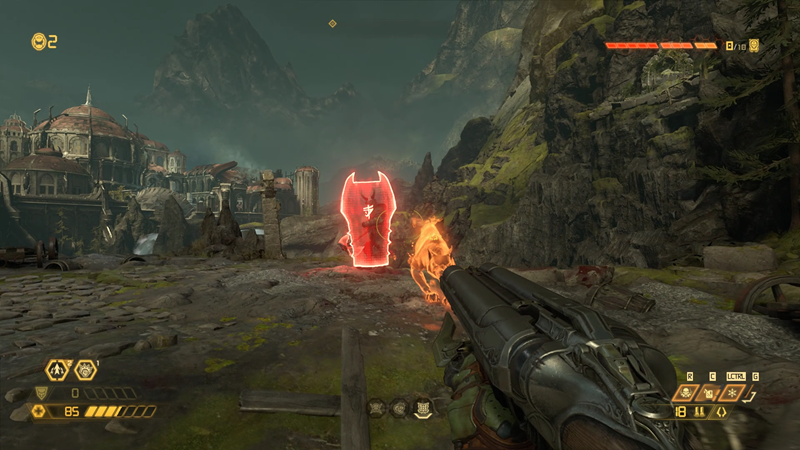Click the demon challenge token icon
This screenshot has height=450, width=800.
754,45
